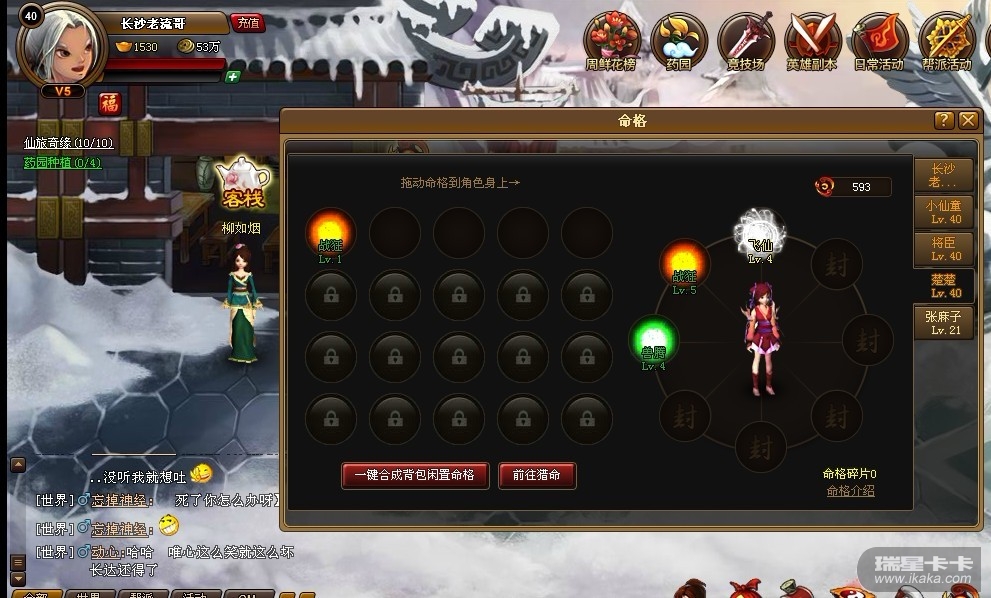This screenshot has height=598, width=991.
Task: Click 一键合成背包闲置命格 button
Action: [x=416, y=475]
